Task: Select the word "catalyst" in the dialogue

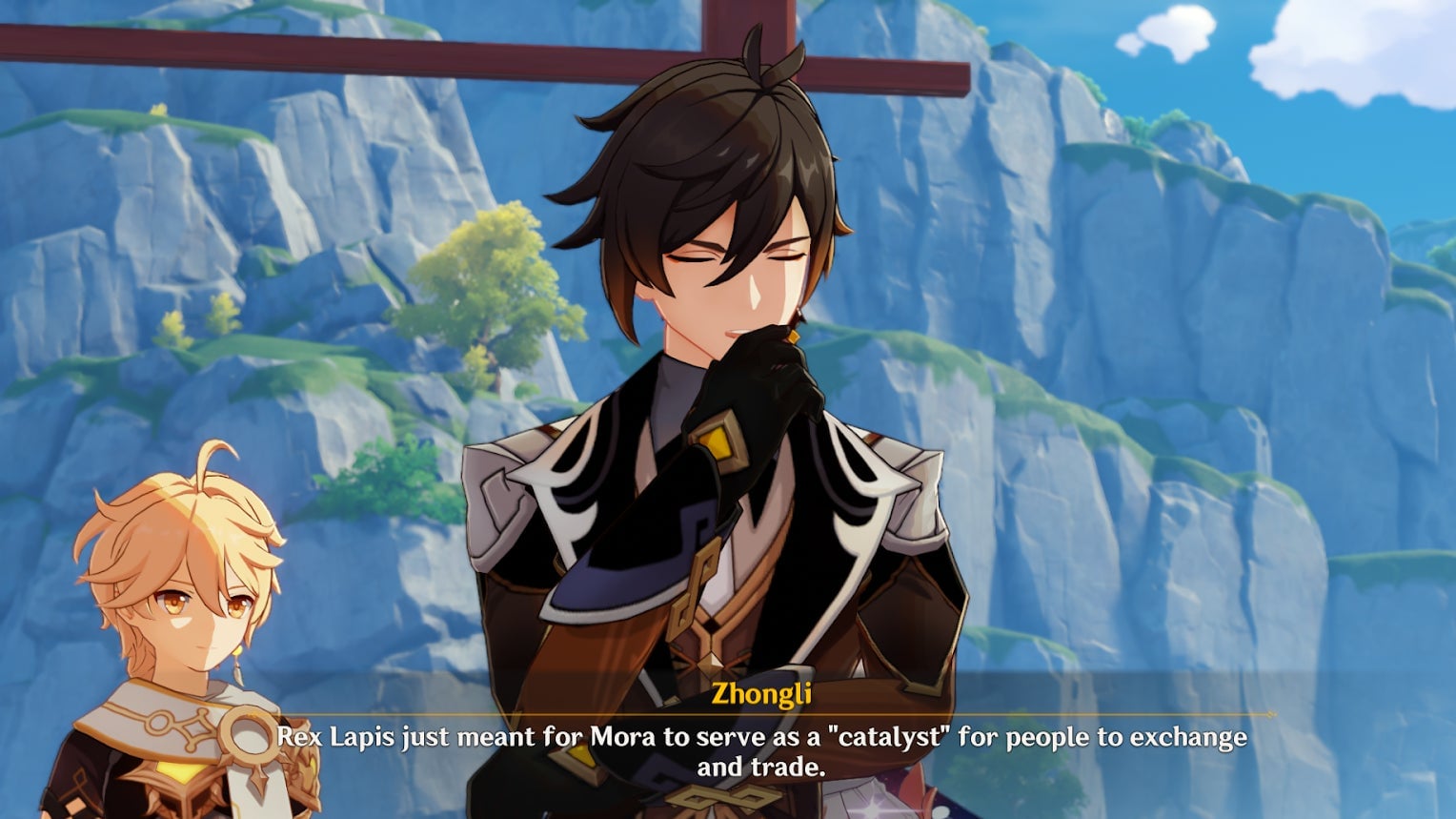Action: (x=890, y=735)
